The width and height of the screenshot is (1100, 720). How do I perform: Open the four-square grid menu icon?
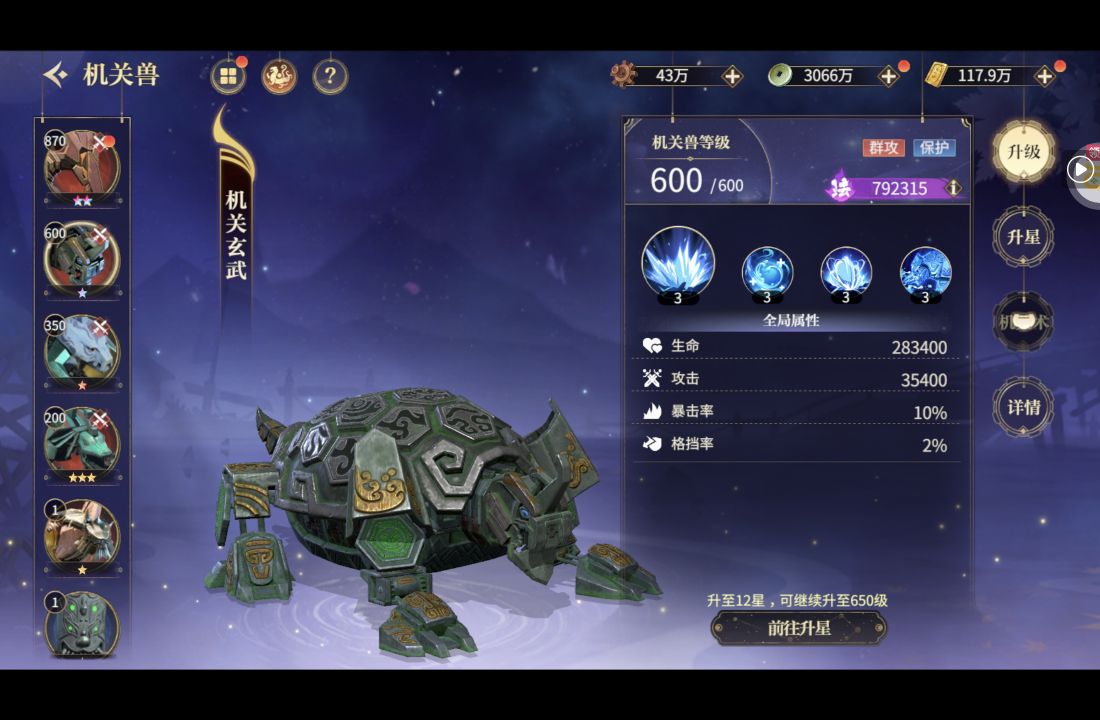tap(229, 76)
